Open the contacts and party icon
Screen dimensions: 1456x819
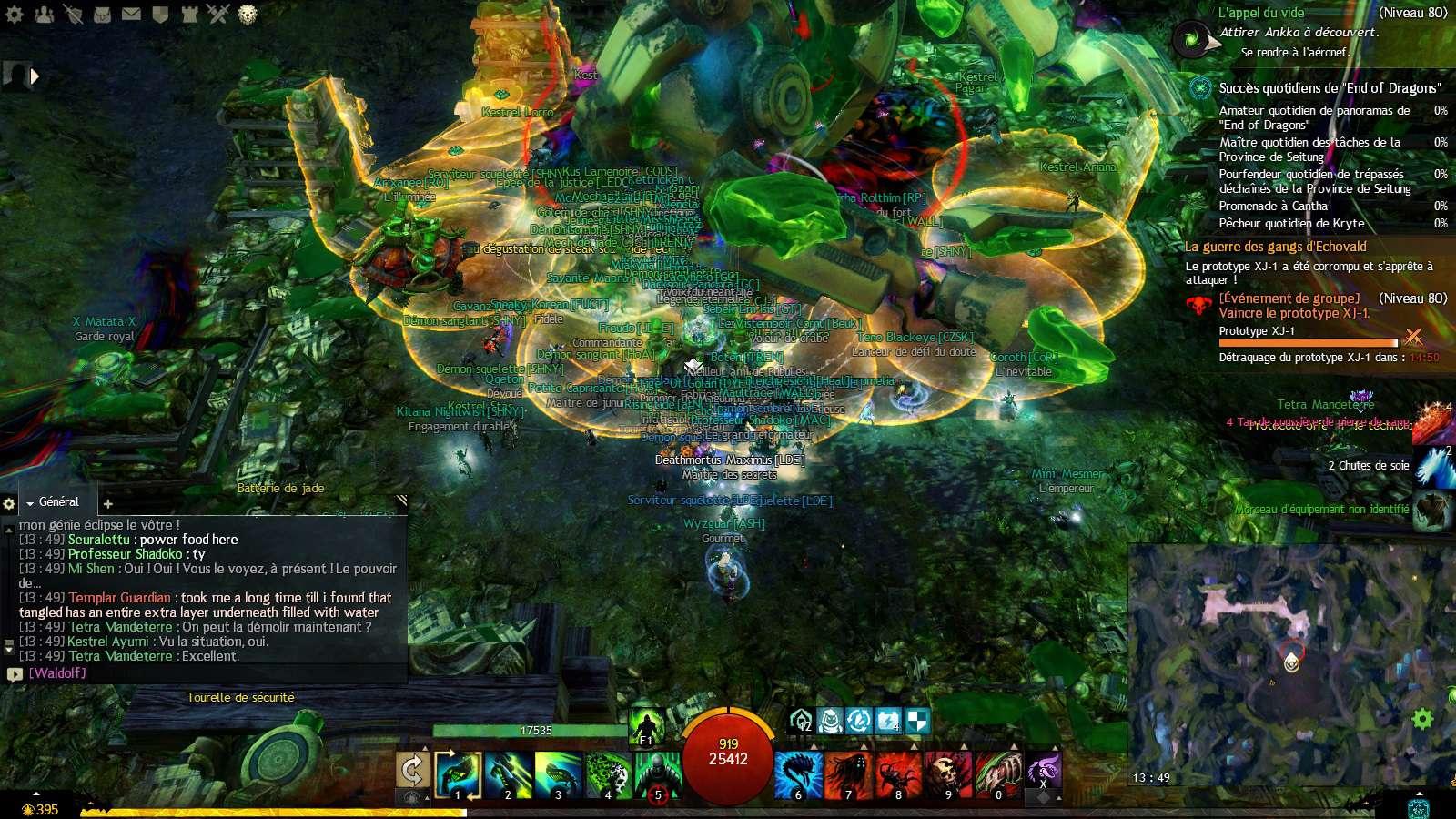click(43, 15)
